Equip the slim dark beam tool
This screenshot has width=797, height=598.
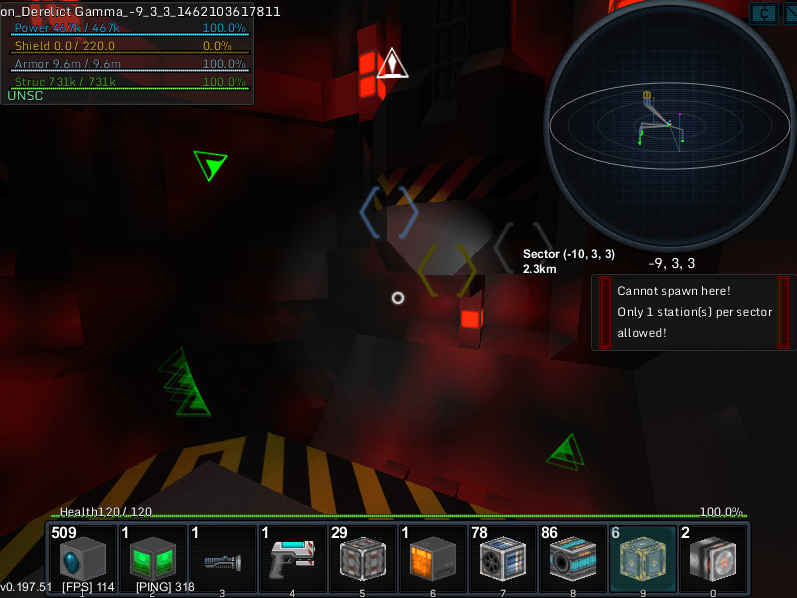(x=223, y=559)
